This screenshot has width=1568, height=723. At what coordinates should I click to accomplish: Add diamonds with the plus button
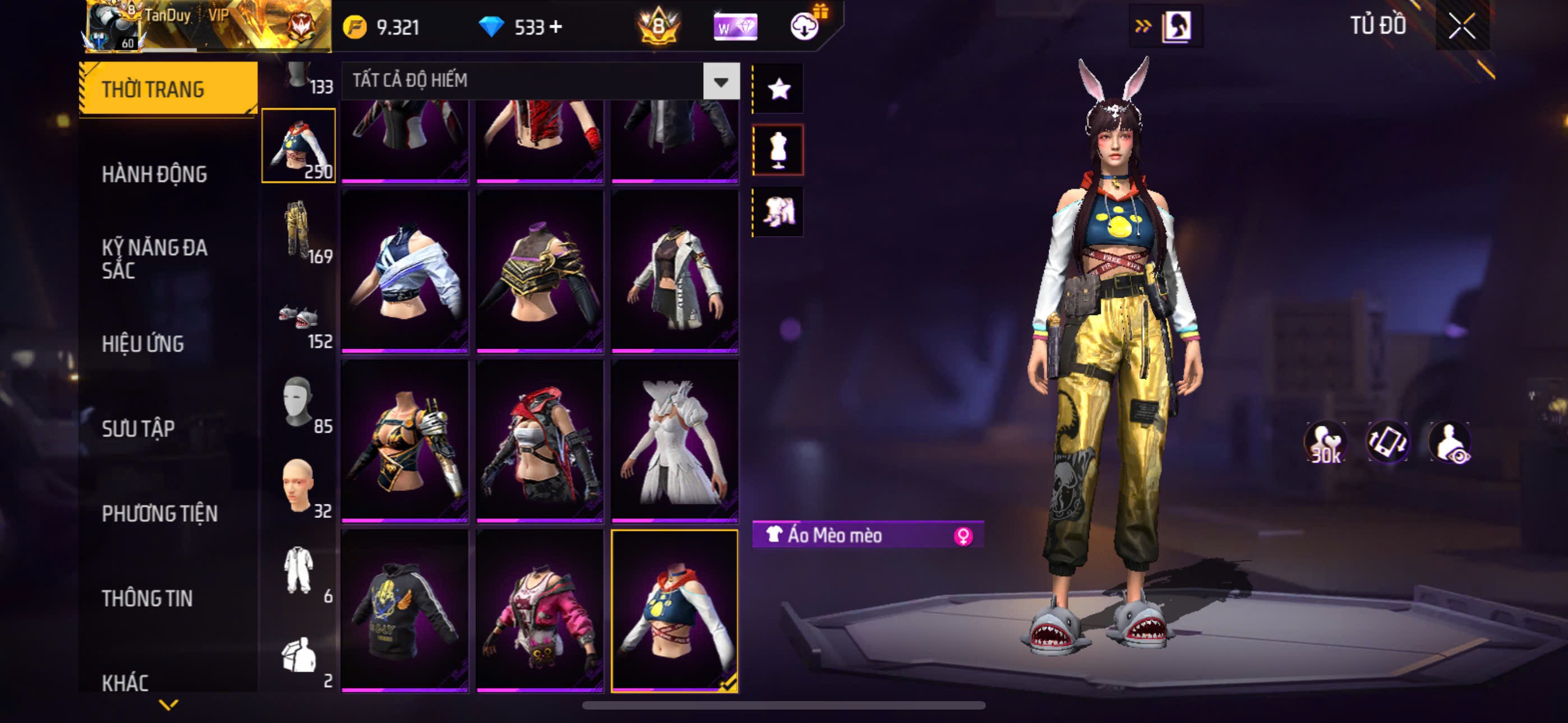556,27
